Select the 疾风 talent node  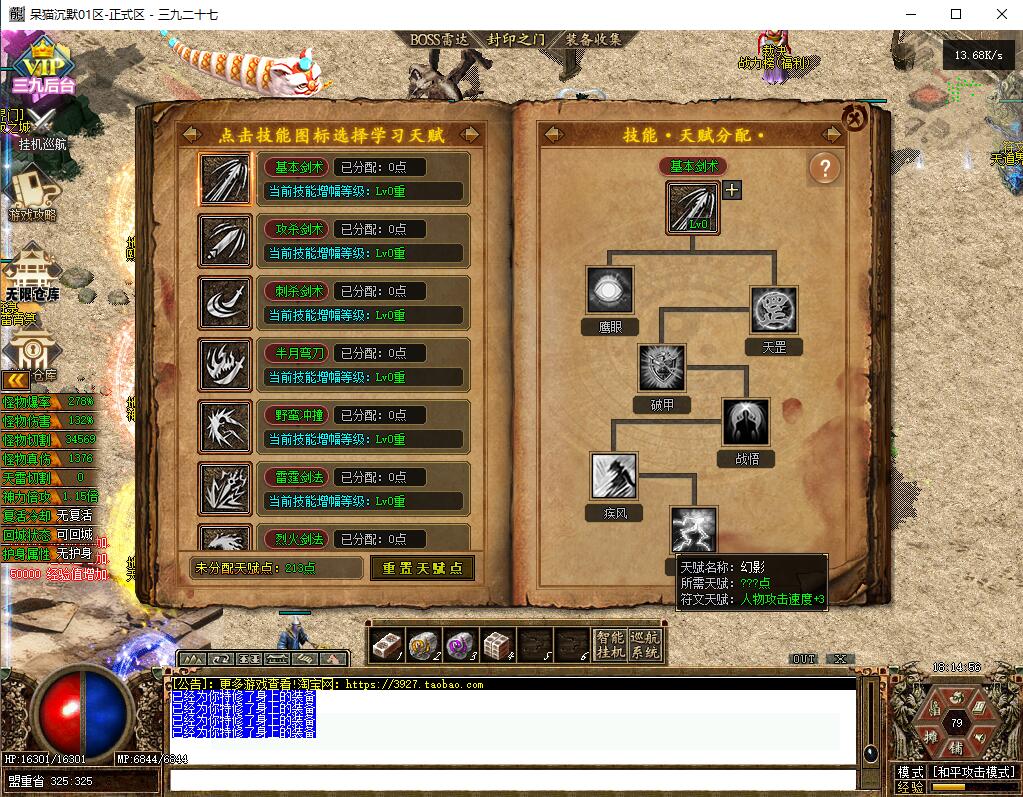[614, 476]
